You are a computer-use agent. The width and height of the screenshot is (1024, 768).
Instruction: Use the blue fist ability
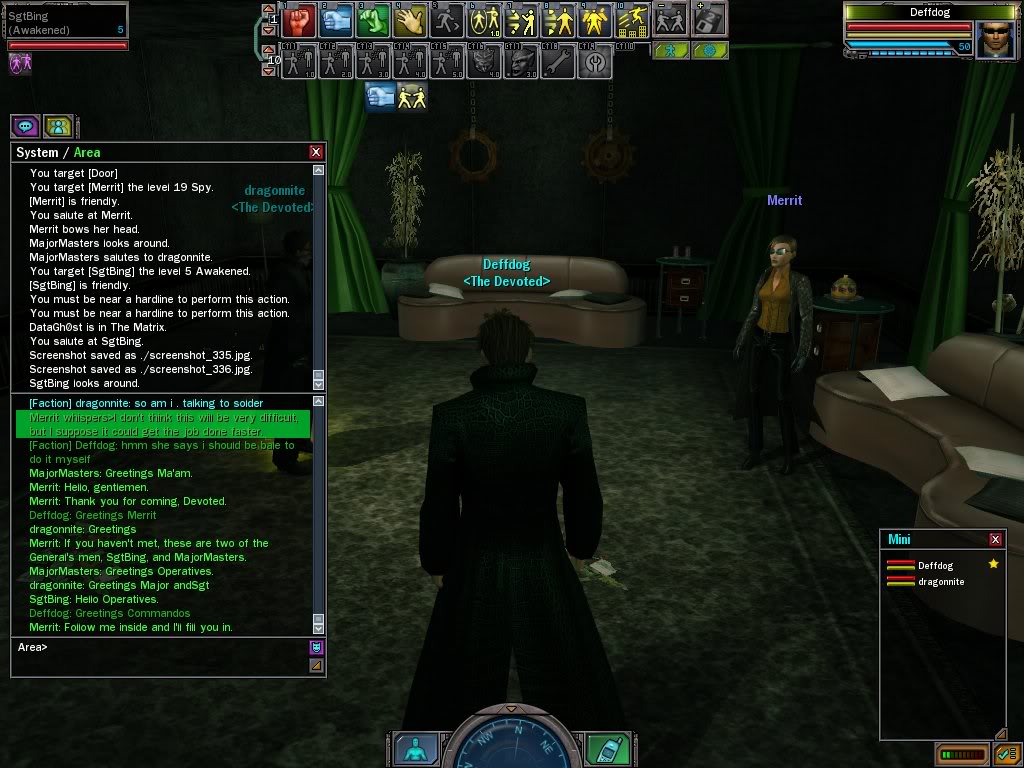[x=336, y=19]
